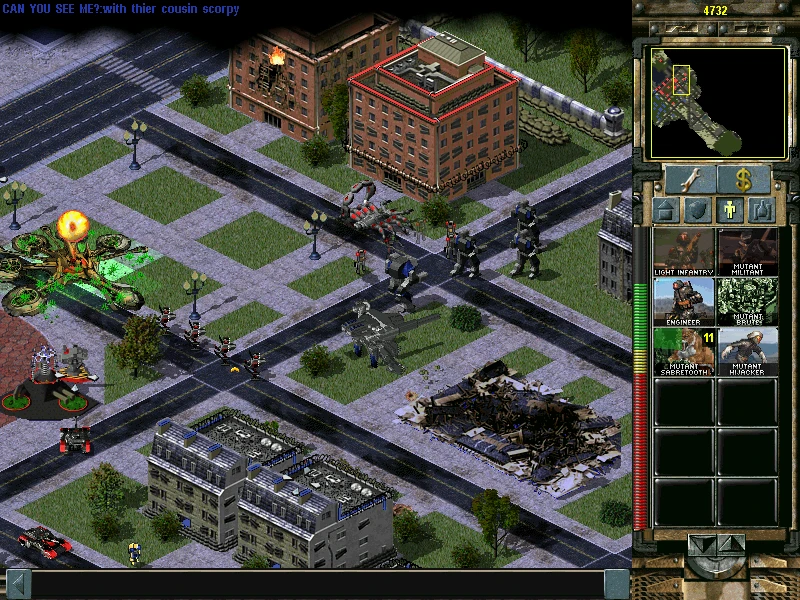Switch to the shield defenses tab
The image size is (800, 600).
(x=700, y=211)
